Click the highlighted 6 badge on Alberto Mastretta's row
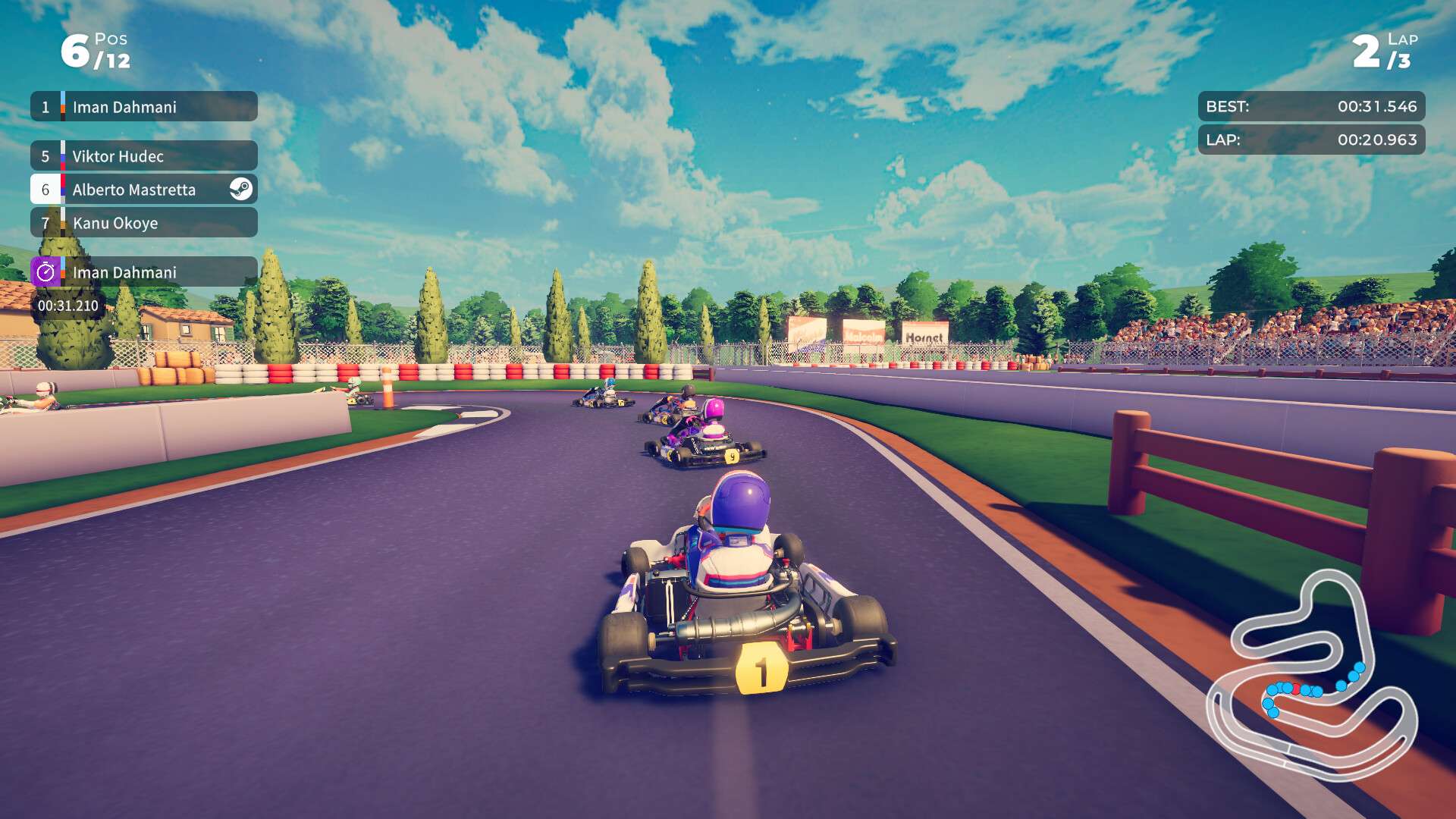 click(x=45, y=190)
